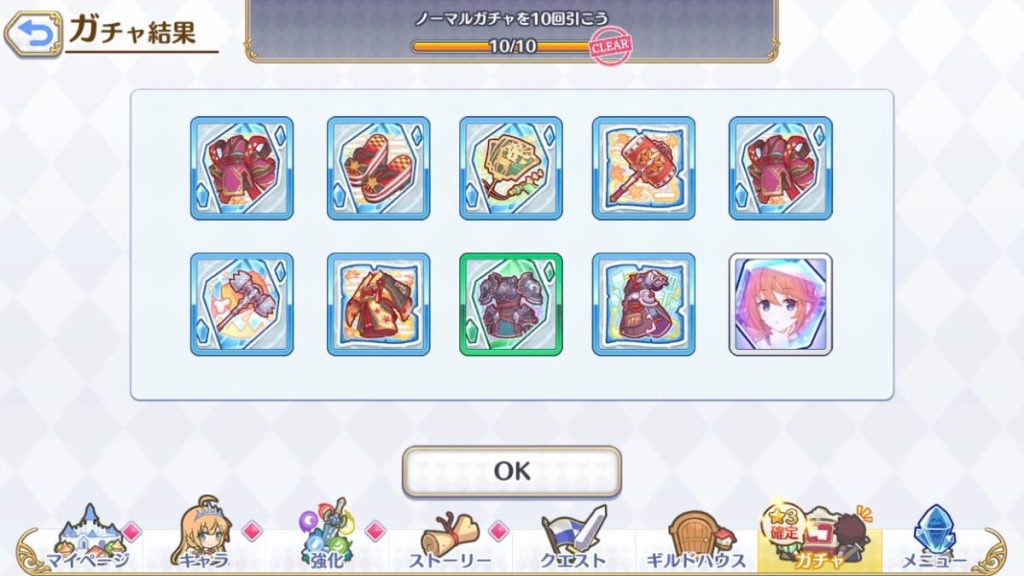Image resolution: width=1024 pixels, height=576 pixels.
Task: Confirm gacha results with OK
Action: click(x=511, y=471)
